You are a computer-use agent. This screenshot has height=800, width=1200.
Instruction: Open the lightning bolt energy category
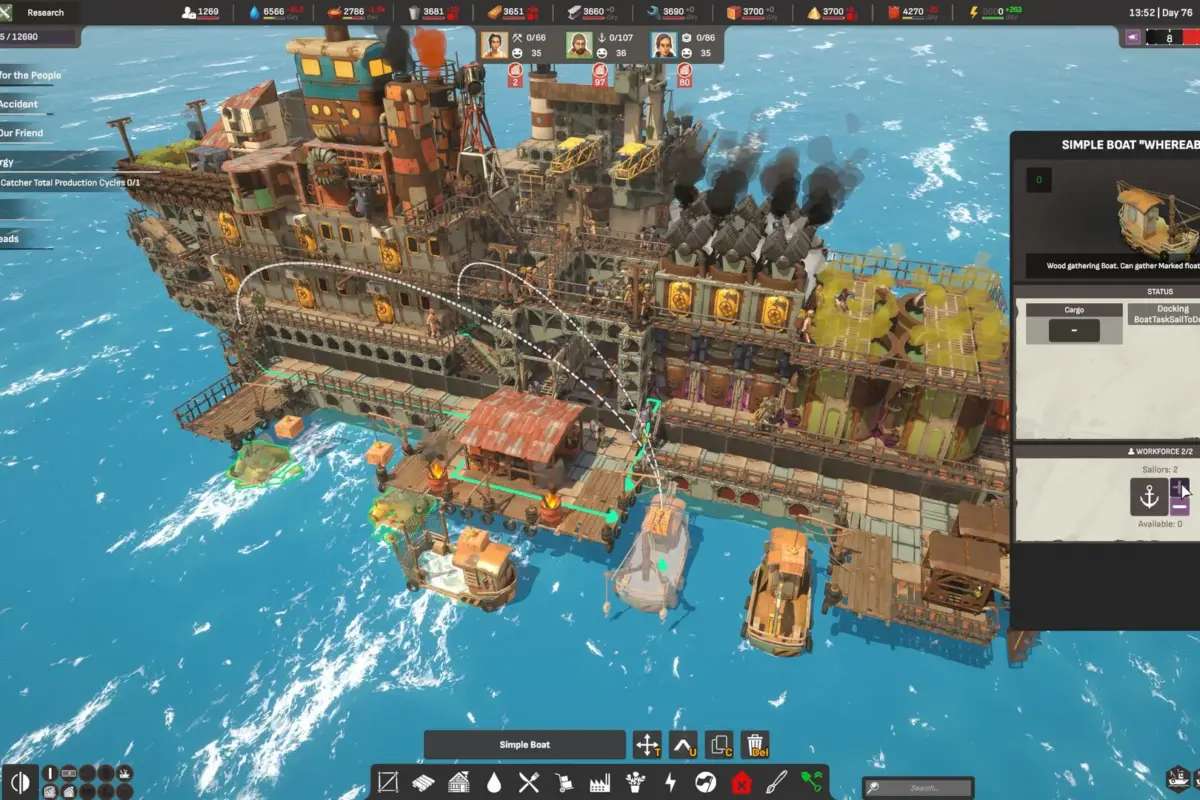point(670,782)
